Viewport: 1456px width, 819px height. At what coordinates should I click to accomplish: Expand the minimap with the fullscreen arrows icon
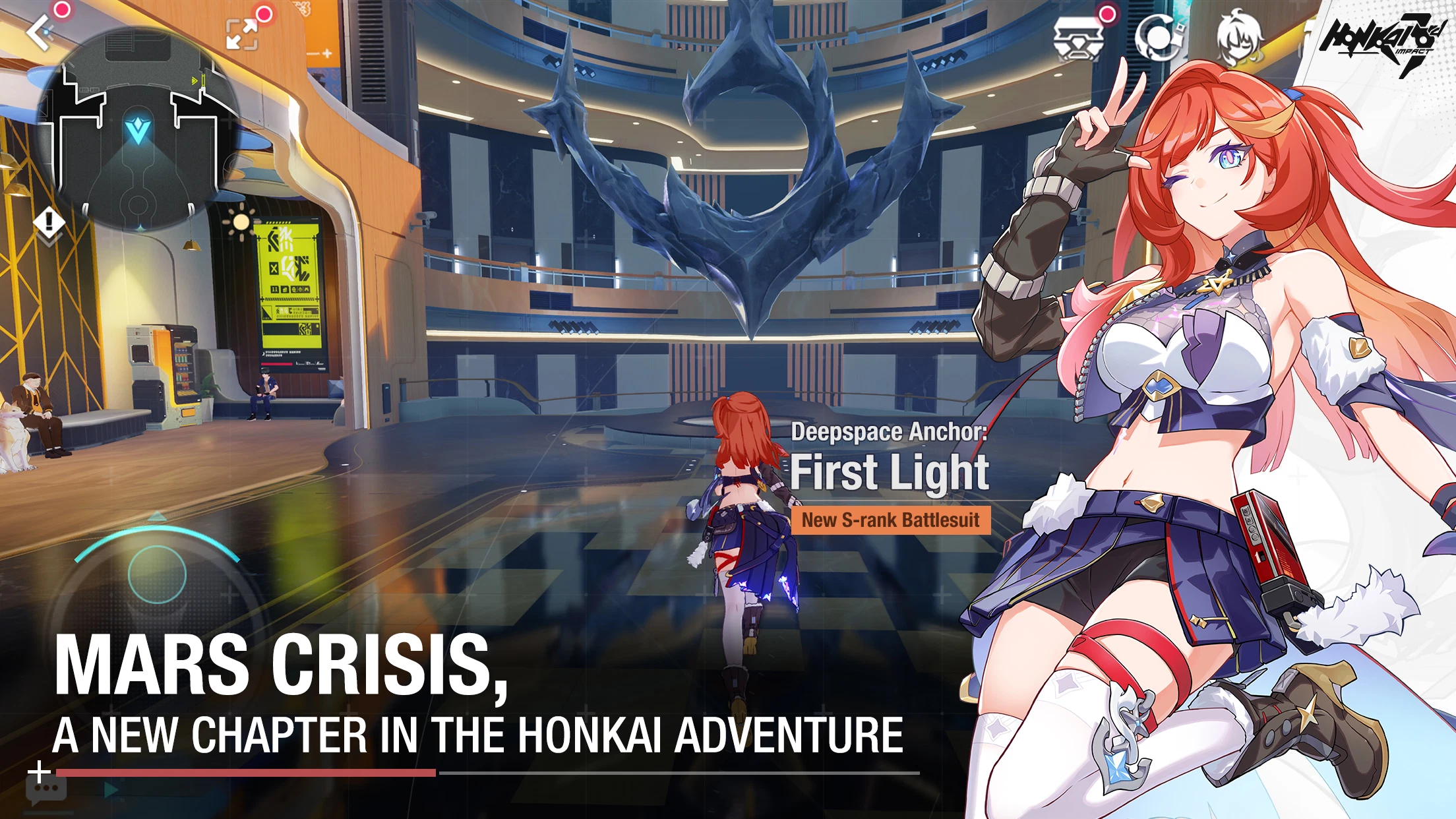coord(243,33)
